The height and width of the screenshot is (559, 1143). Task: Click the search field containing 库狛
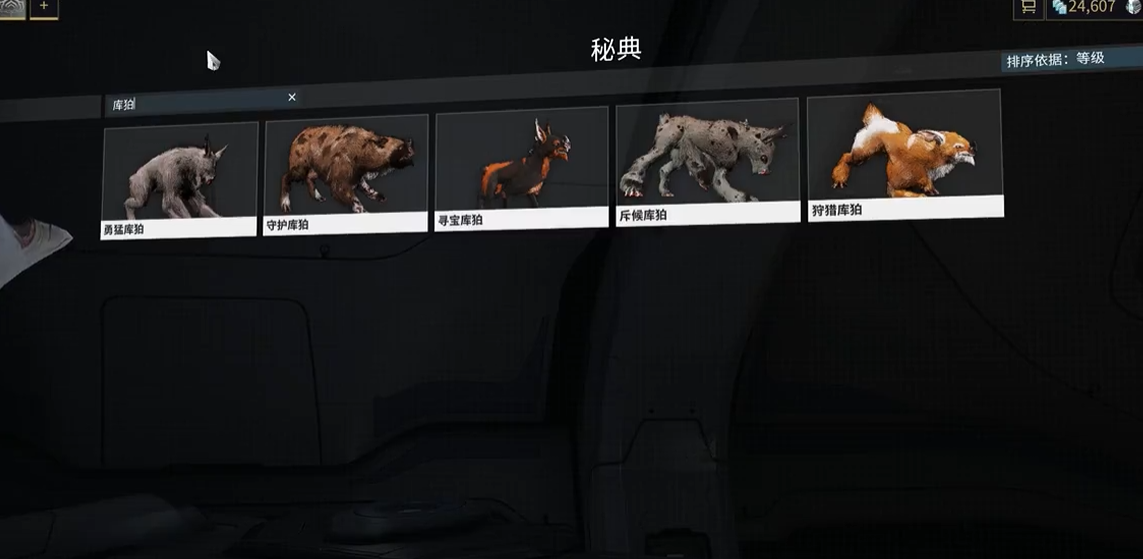pos(195,103)
